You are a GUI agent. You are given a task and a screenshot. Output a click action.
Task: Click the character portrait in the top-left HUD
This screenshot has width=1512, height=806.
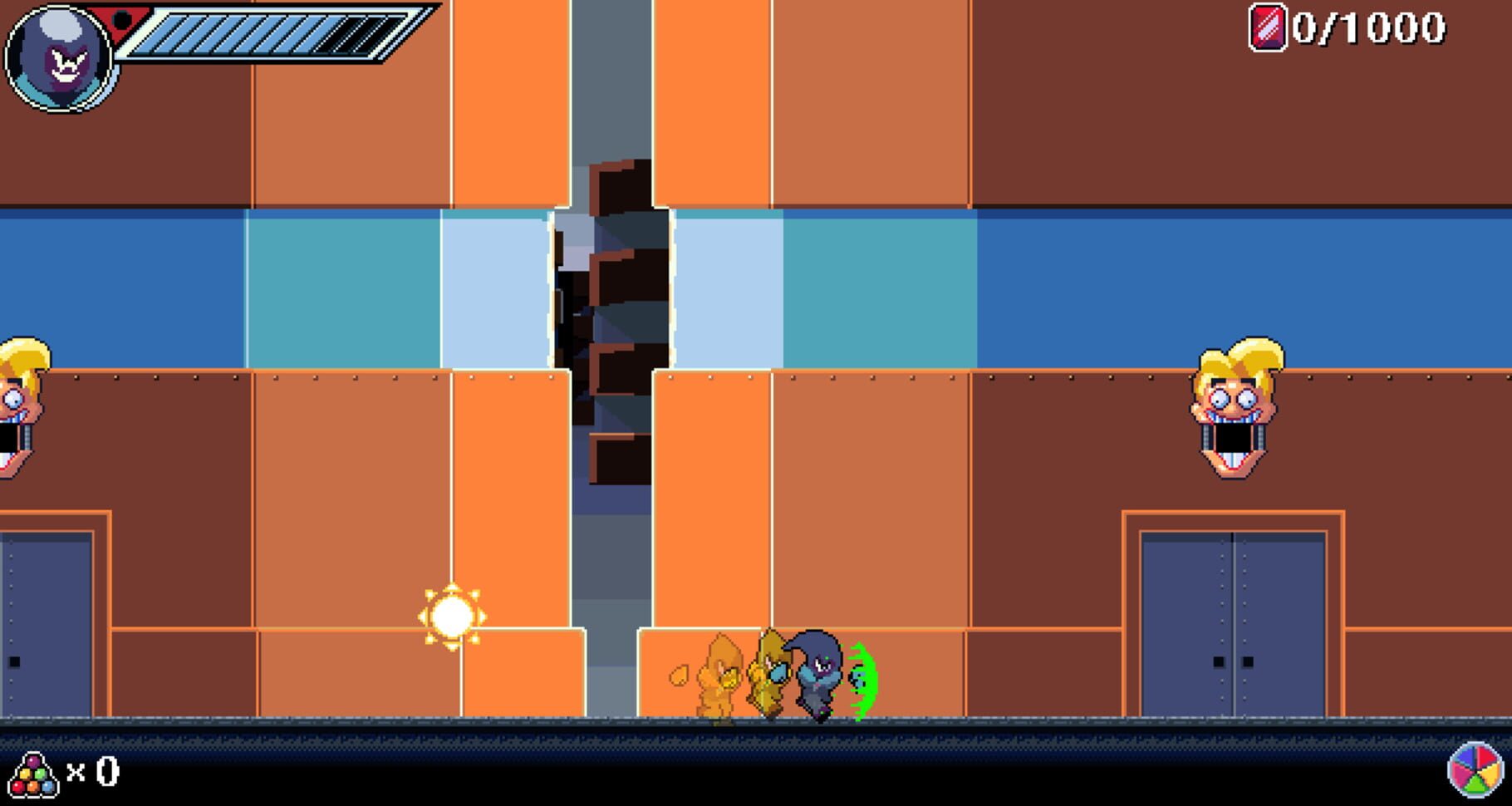click(x=58, y=58)
